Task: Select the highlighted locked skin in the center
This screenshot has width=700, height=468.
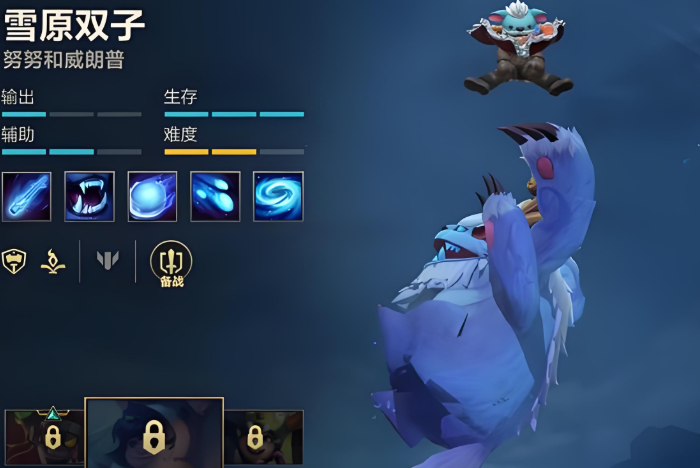Action: [x=153, y=435]
